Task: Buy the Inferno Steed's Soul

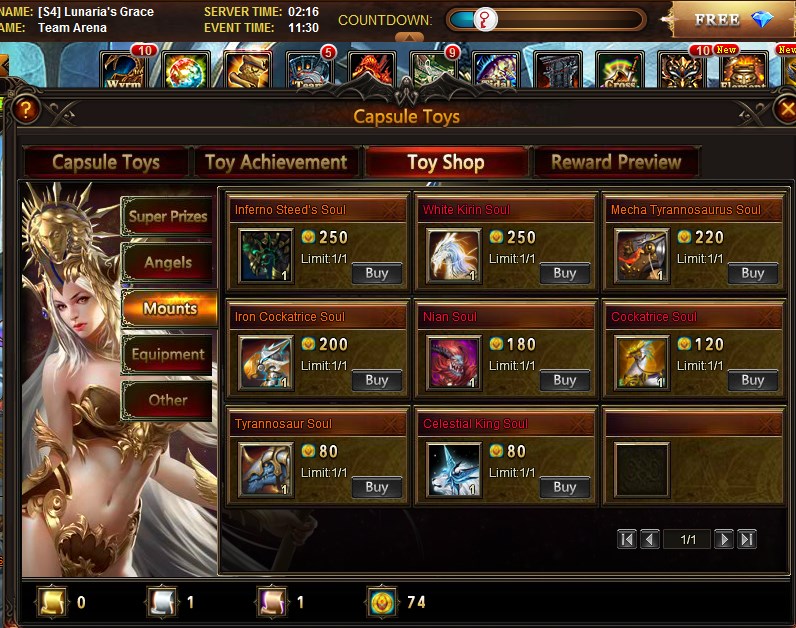Action: click(x=377, y=273)
